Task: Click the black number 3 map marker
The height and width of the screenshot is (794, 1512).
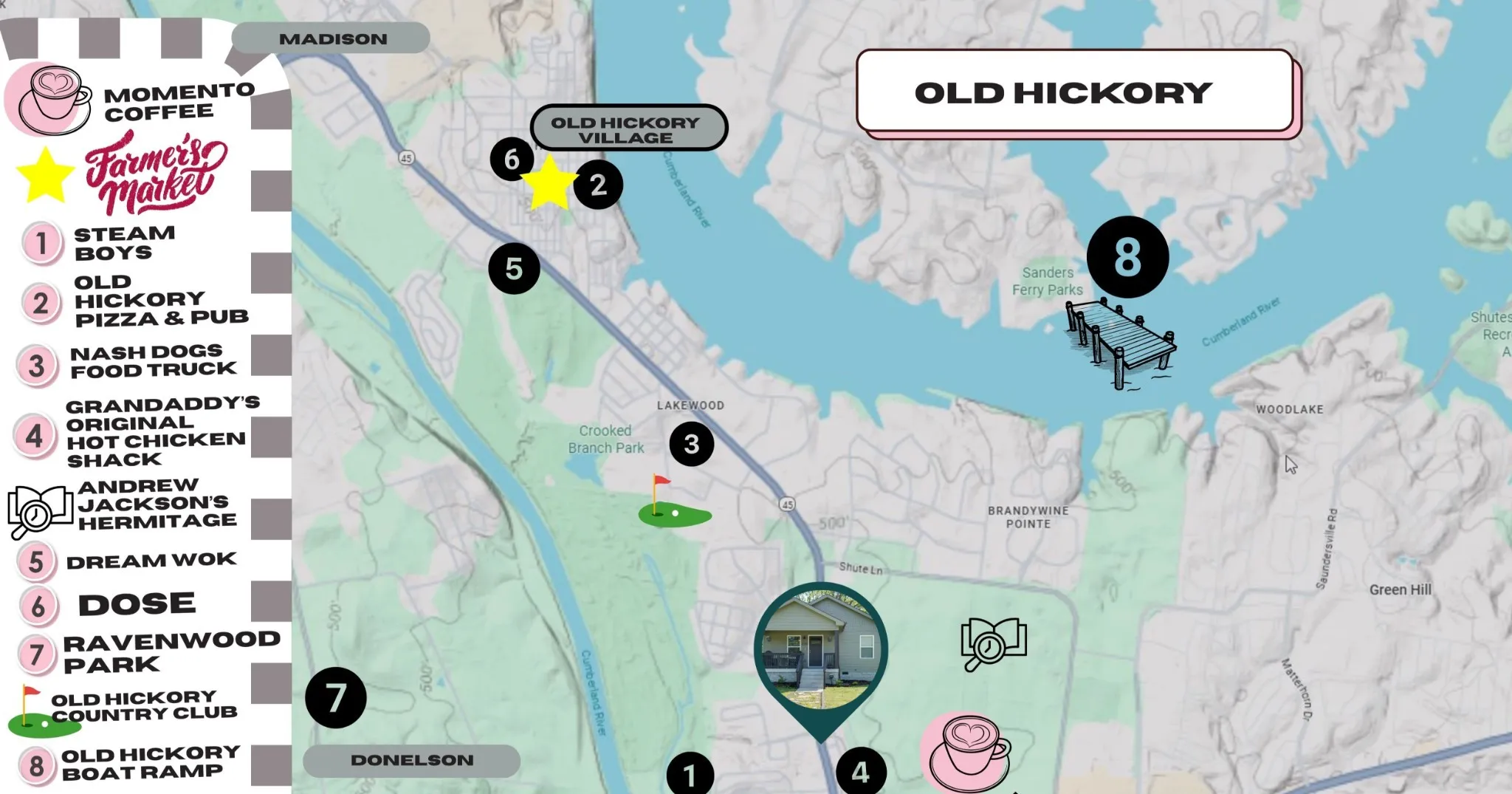Action: point(692,444)
